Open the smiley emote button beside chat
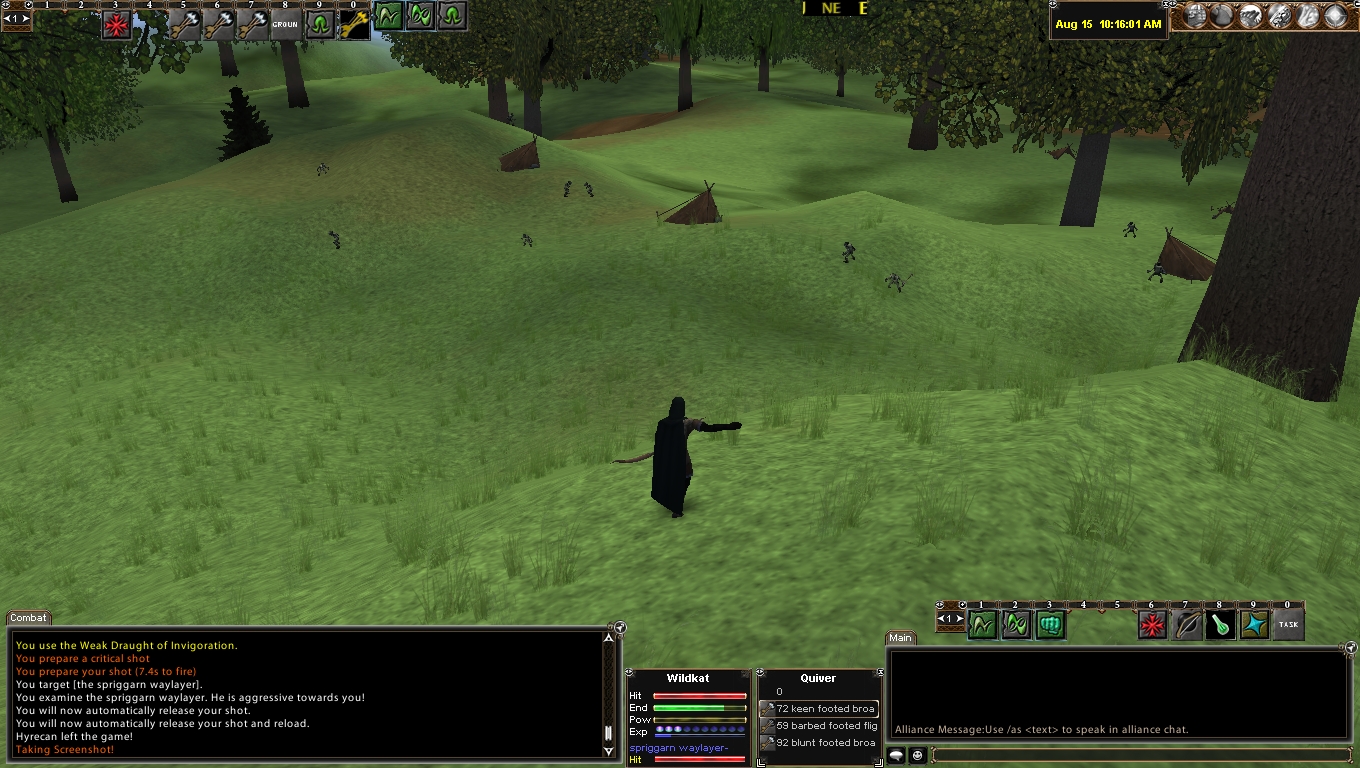This screenshot has height=768, width=1360. pos(916,756)
